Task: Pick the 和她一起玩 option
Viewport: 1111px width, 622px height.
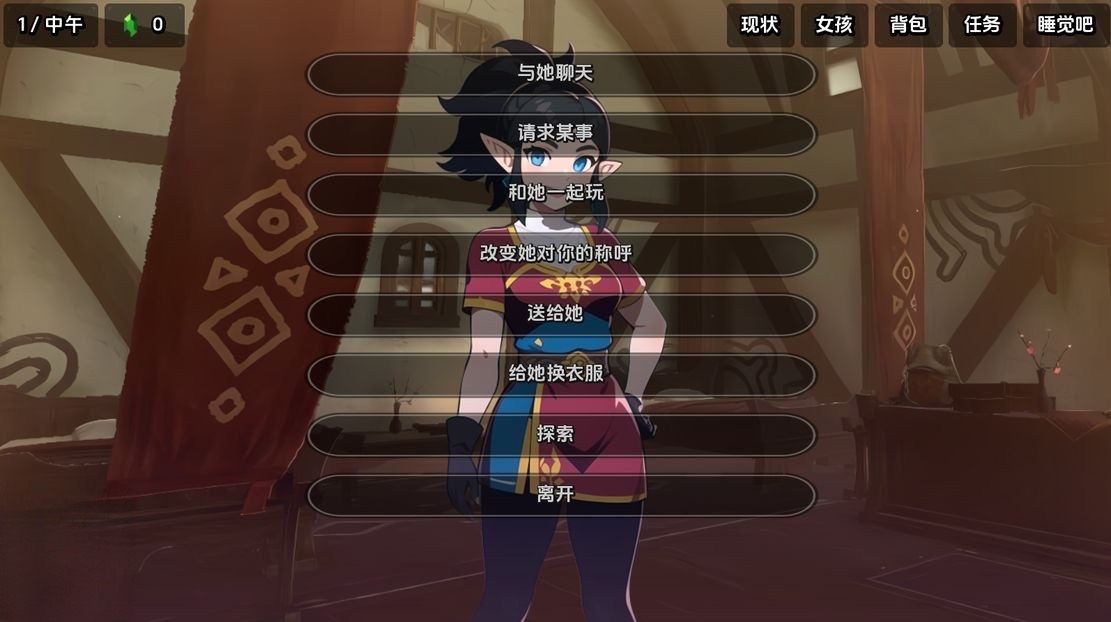Action: tap(561, 193)
